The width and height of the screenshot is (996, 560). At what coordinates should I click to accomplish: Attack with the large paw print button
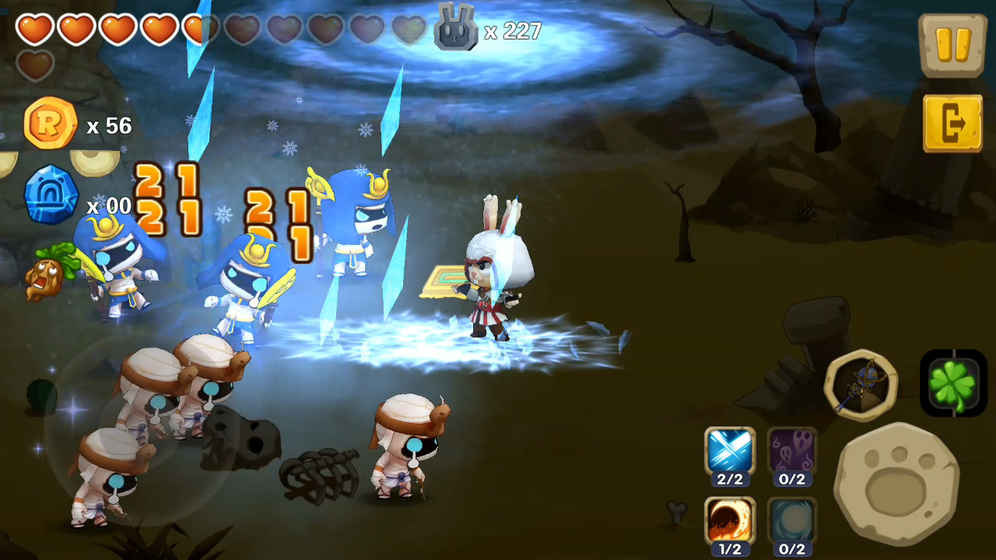click(896, 484)
